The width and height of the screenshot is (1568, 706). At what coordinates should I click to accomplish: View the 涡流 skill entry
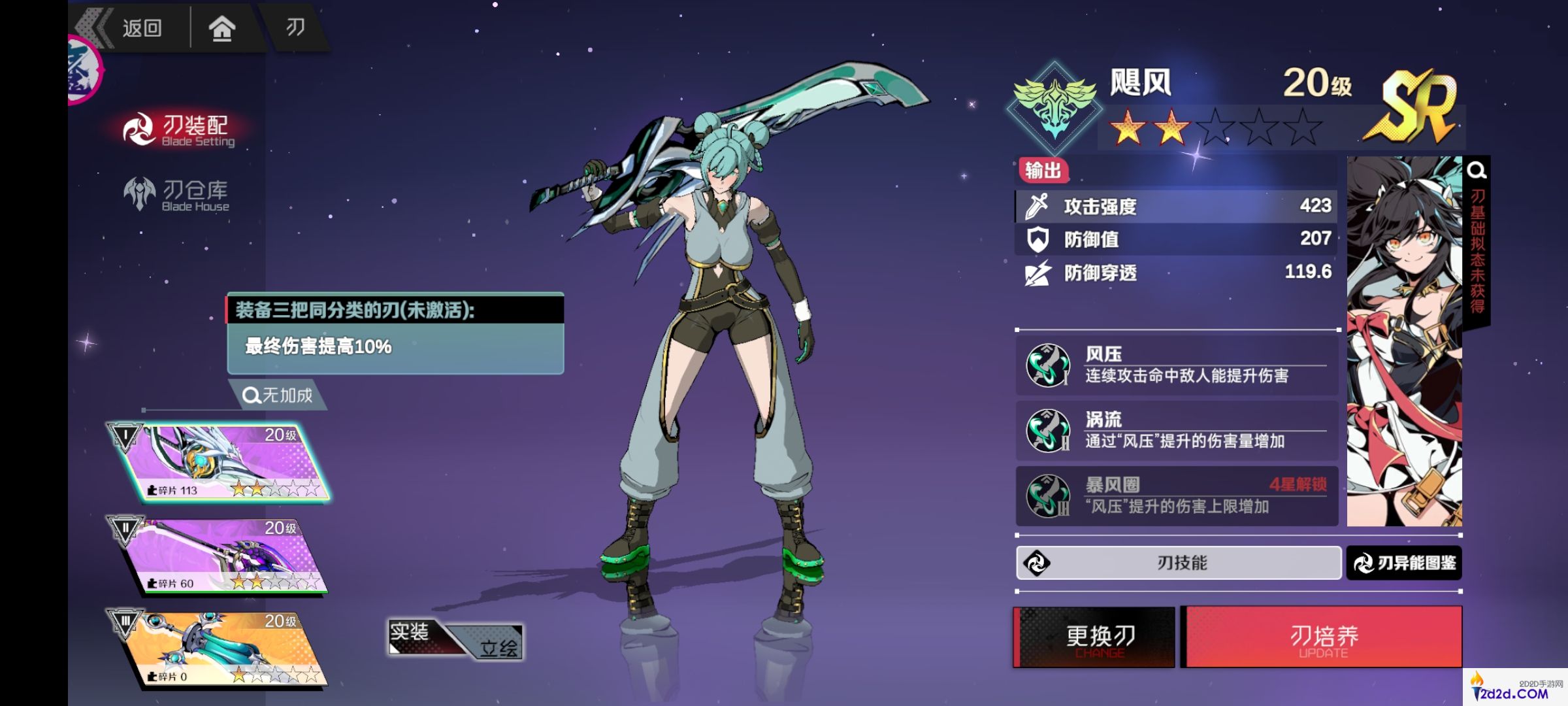click(1176, 431)
